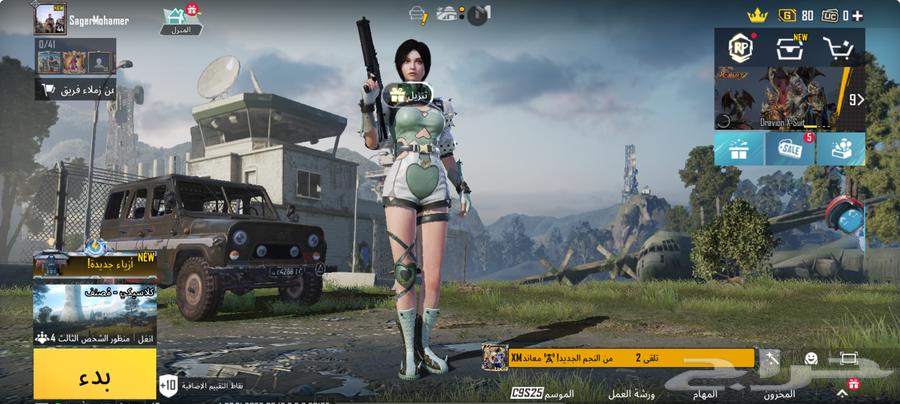Open the home (المنزل) icon
900x404 pixels.
click(182, 18)
